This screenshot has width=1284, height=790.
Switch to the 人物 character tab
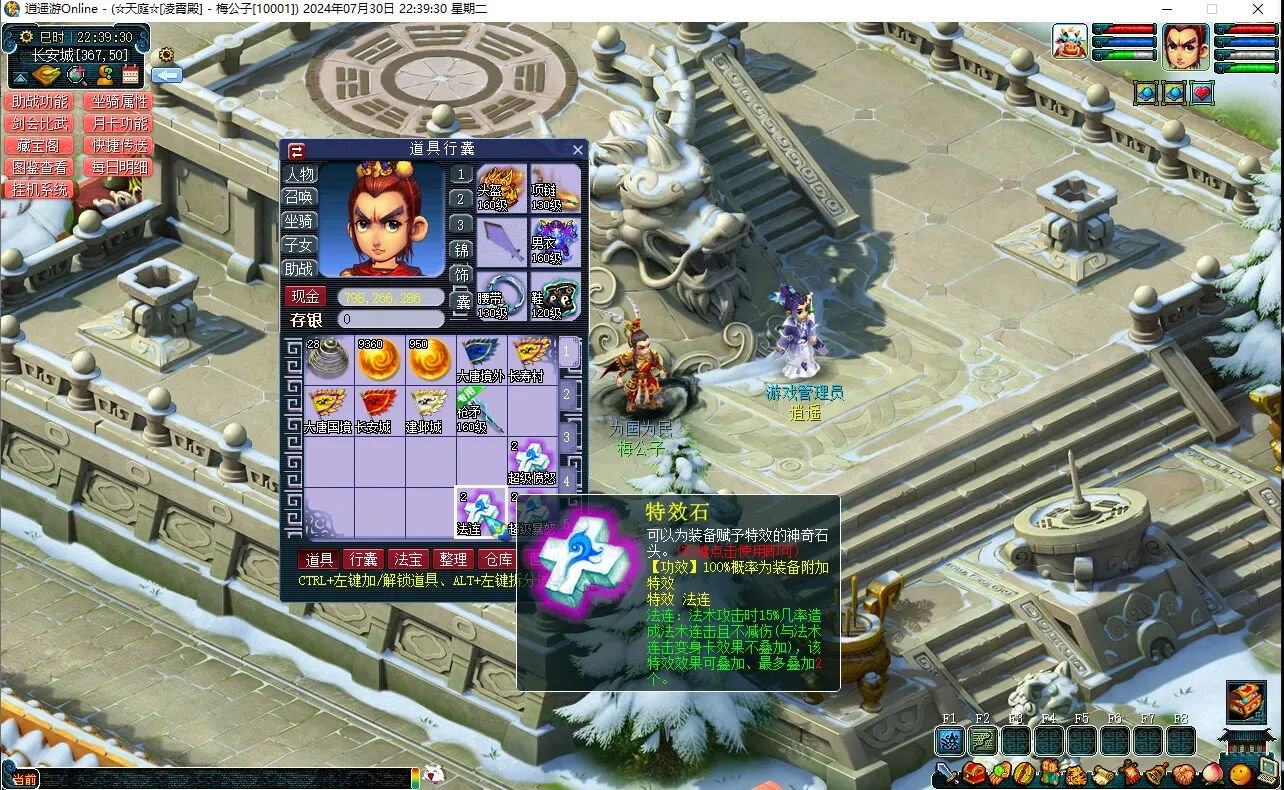[299, 173]
